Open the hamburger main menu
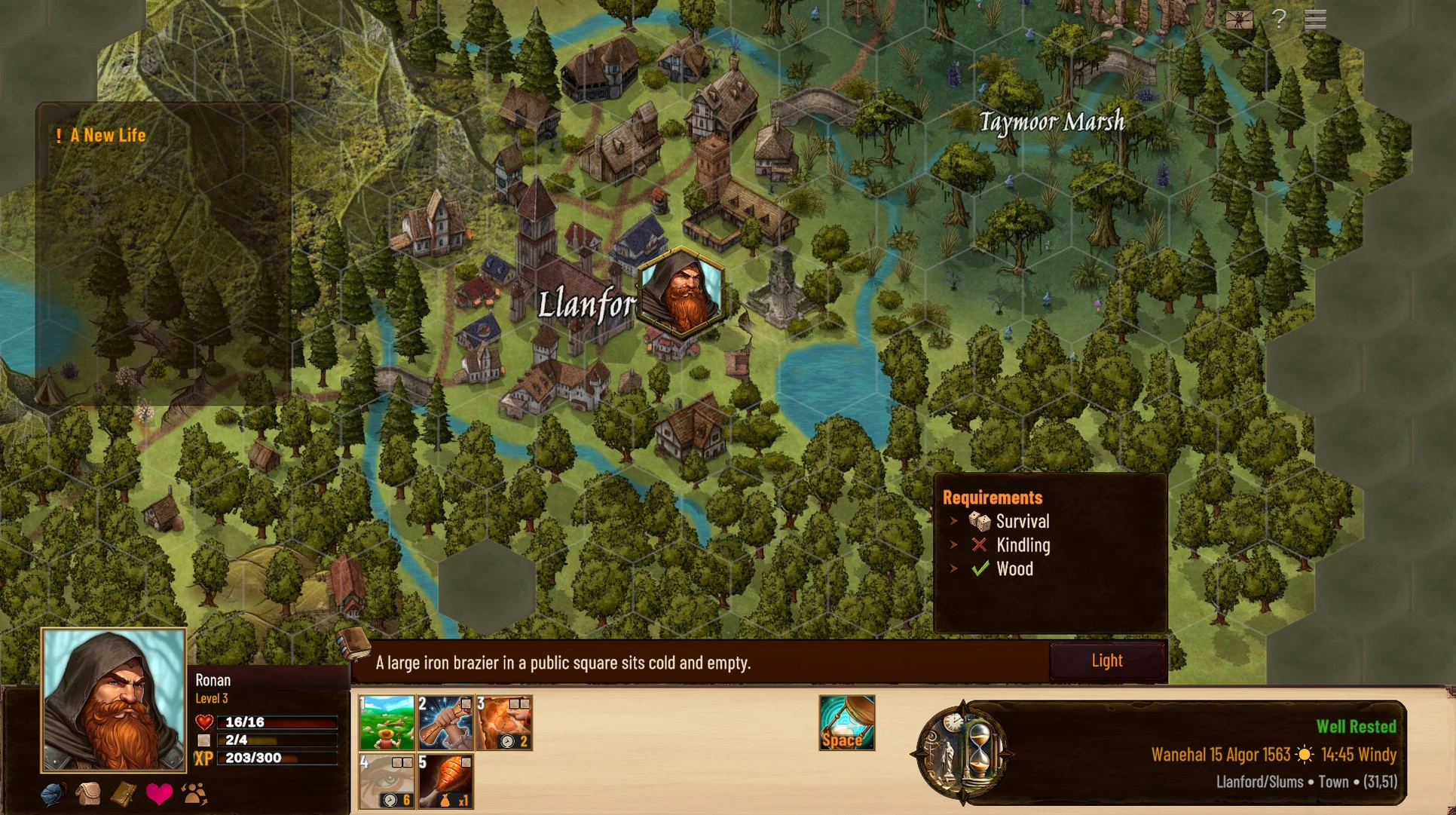1456x815 pixels. pos(1315,19)
